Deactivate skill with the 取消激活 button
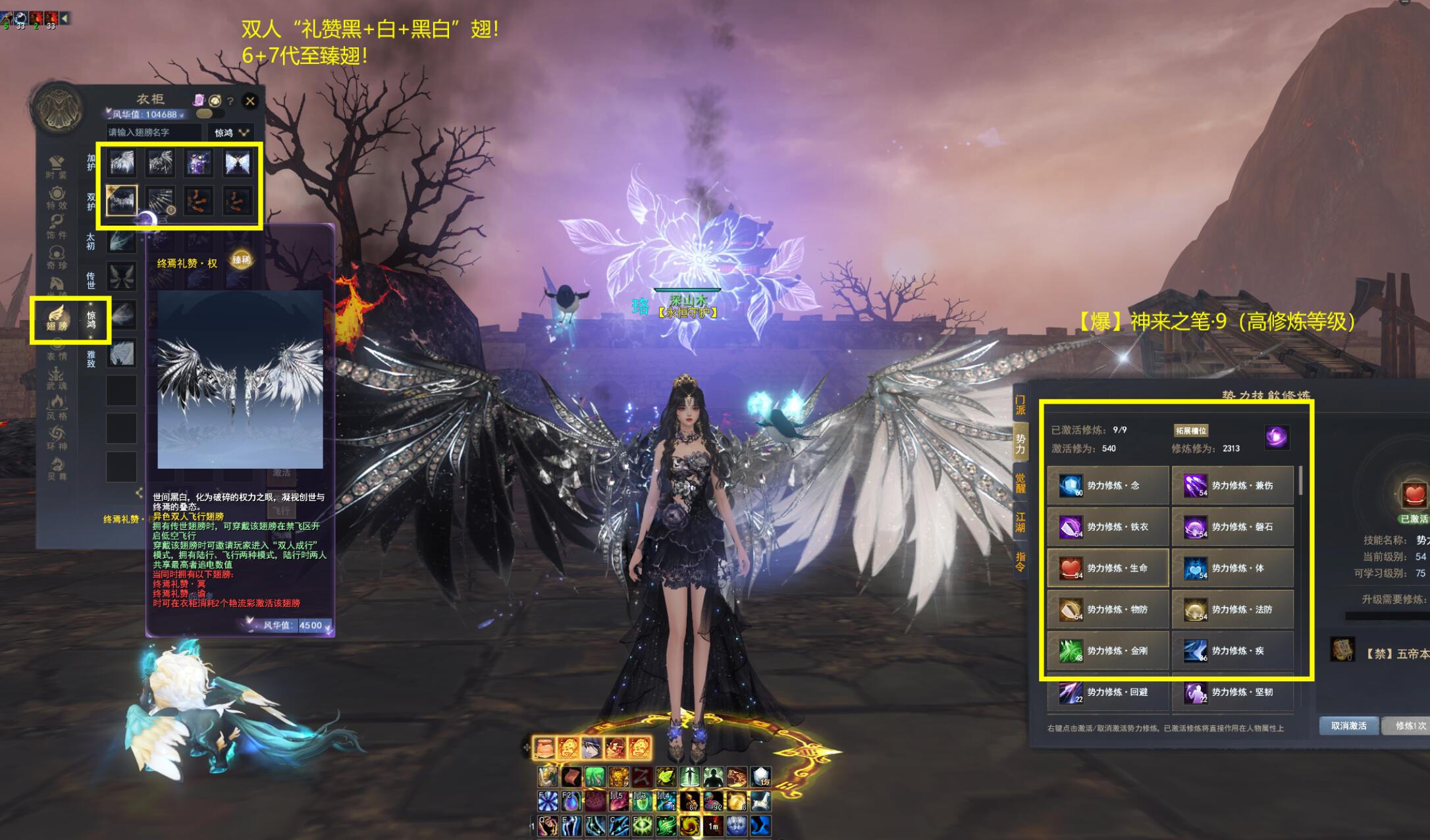Image resolution: width=1430 pixels, height=840 pixels. coord(1348,725)
